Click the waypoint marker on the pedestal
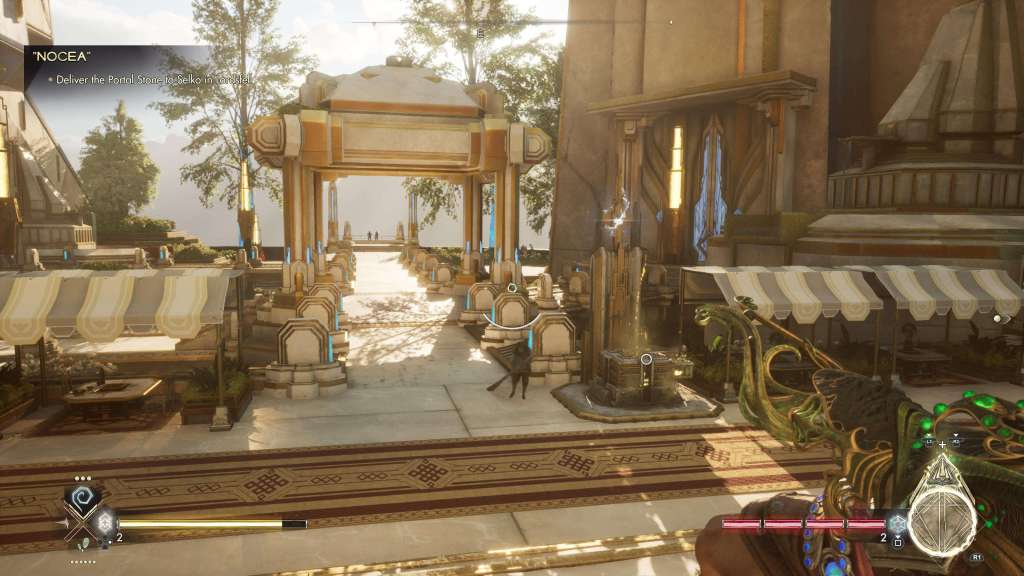 pos(647,359)
